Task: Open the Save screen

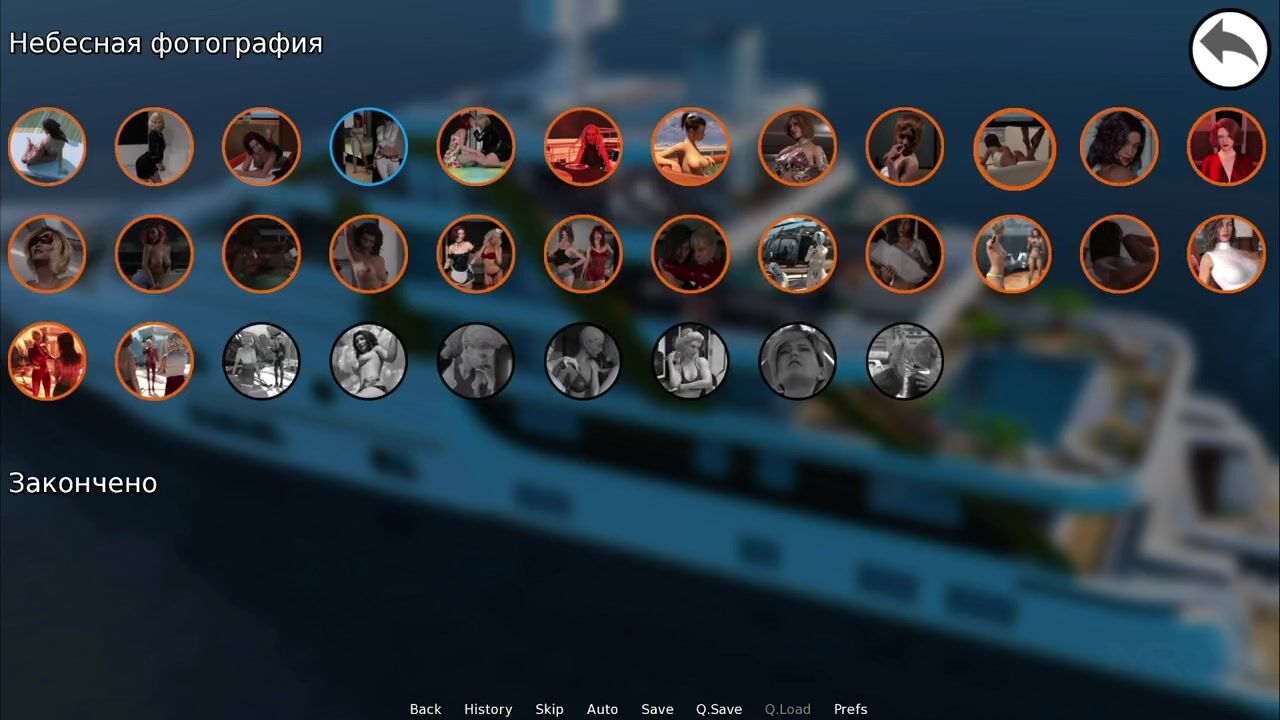Action: click(657, 709)
